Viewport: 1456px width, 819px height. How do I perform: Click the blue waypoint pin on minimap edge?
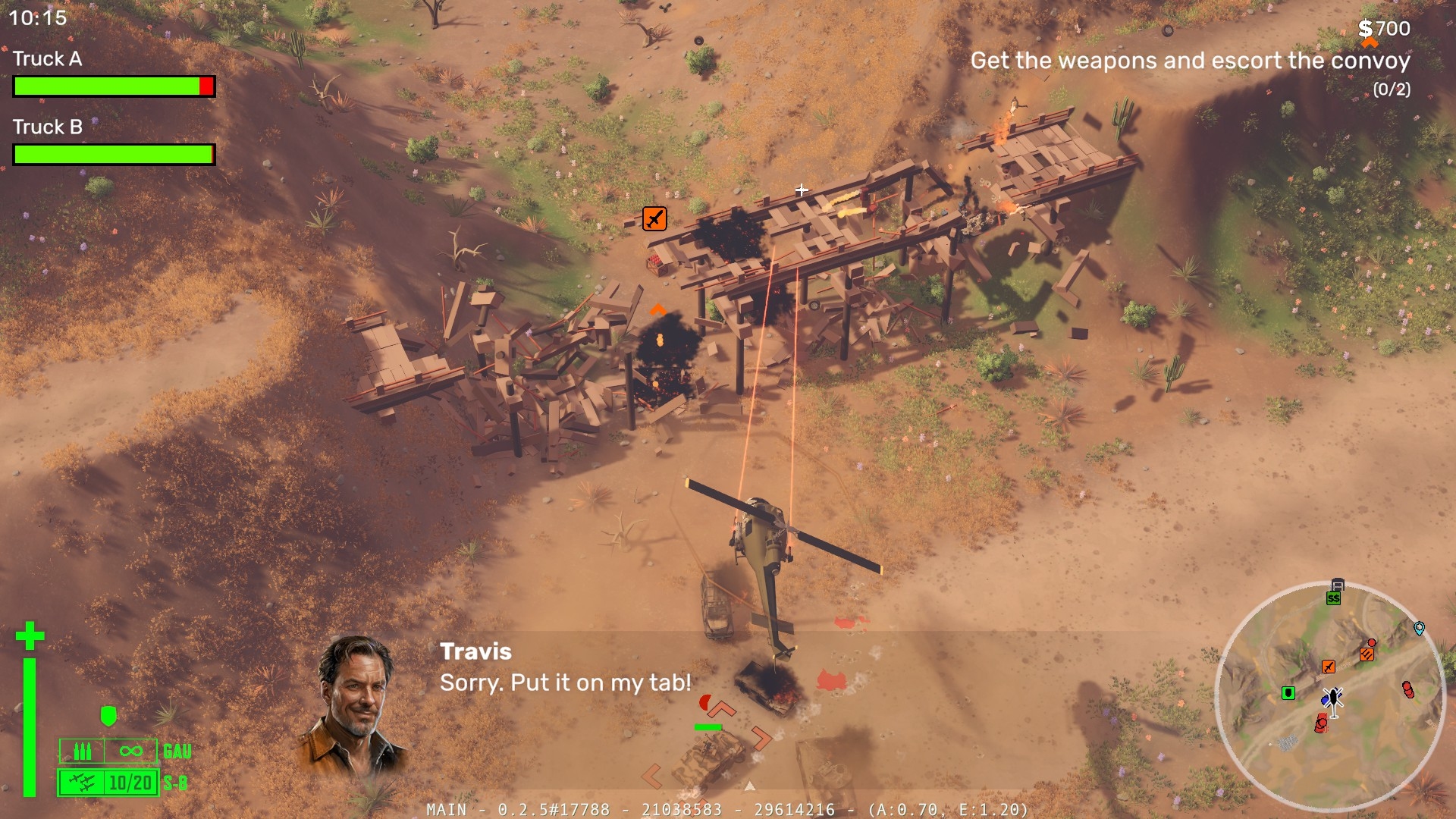tap(1419, 628)
